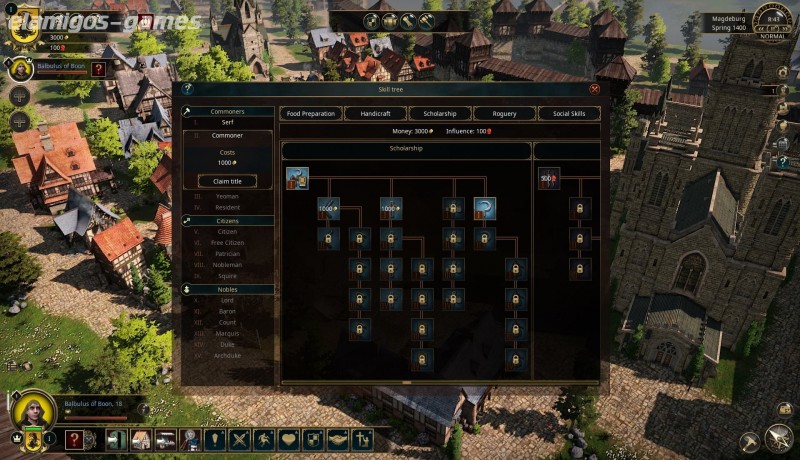This screenshot has width=800, height=460.
Task: Select Balbulus of Boon's bottom portrait
Action: pos(34,410)
